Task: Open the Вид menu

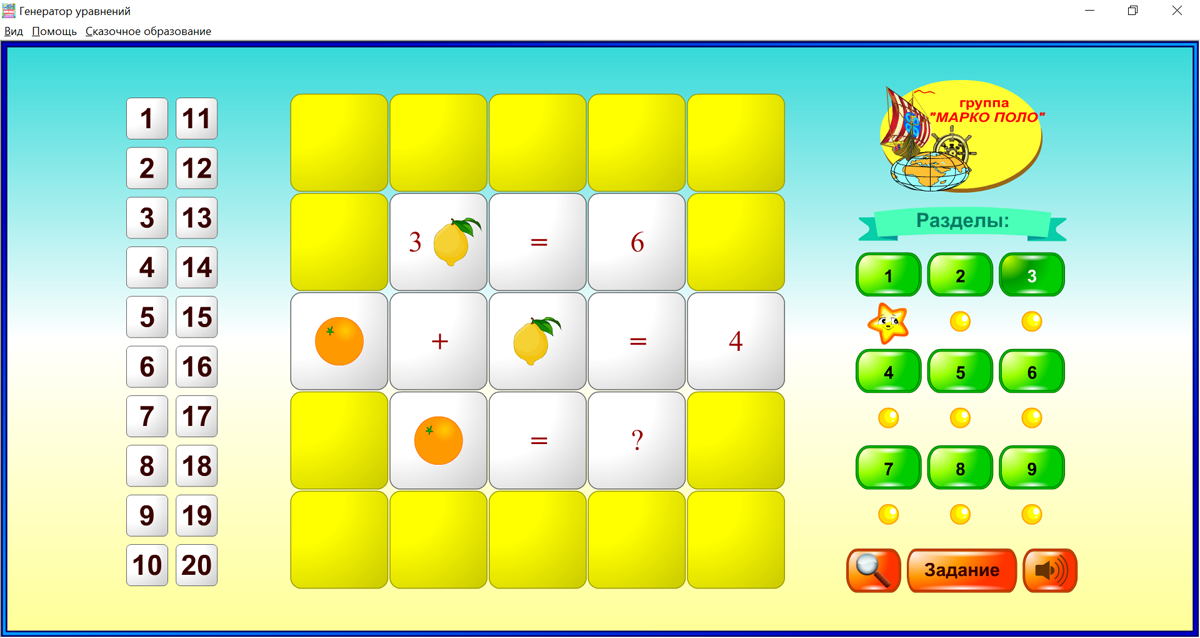Action: click(x=14, y=31)
